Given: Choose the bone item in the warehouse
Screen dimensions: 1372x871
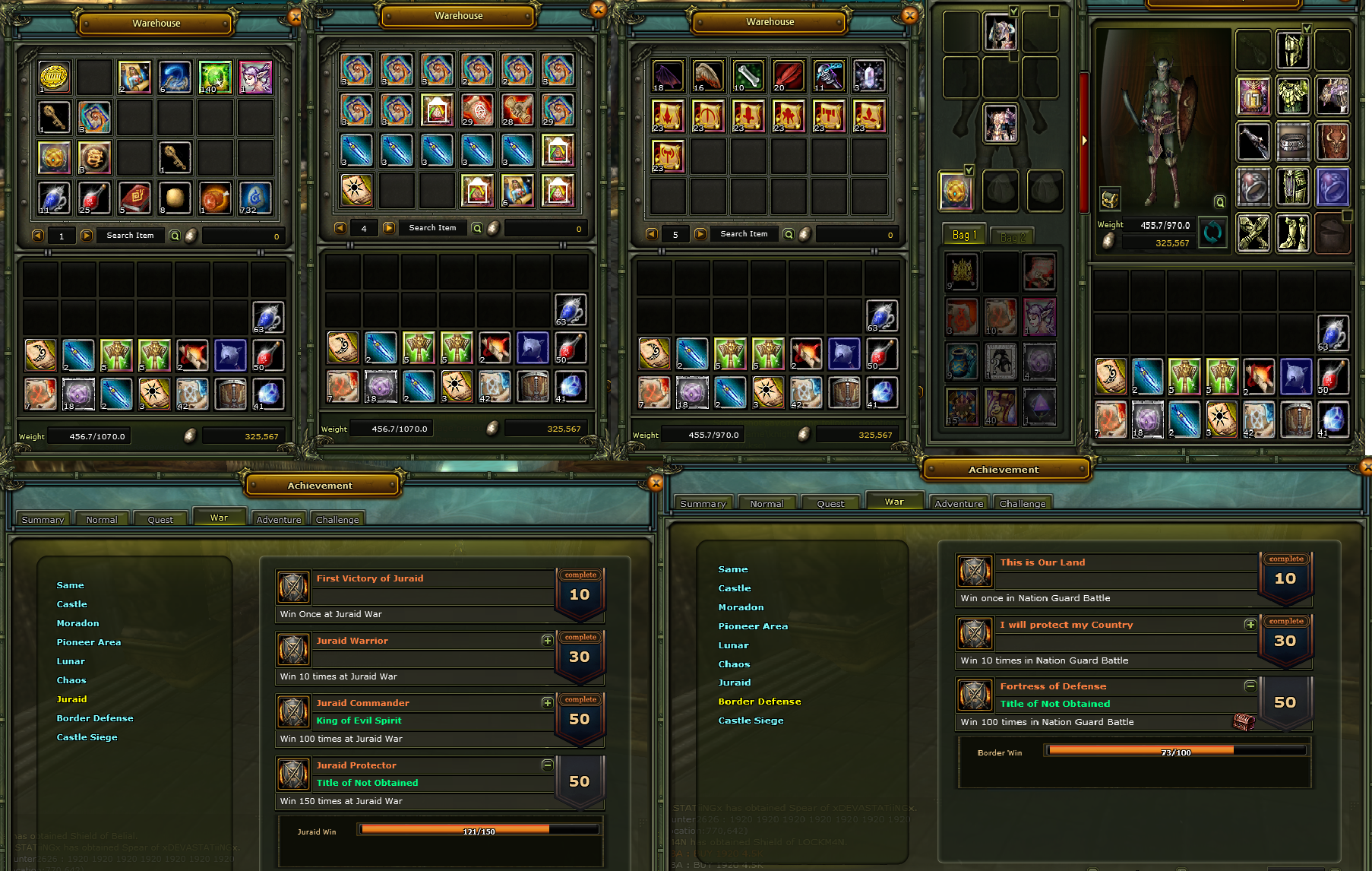Looking at the screenshot, I should [748, 75].
